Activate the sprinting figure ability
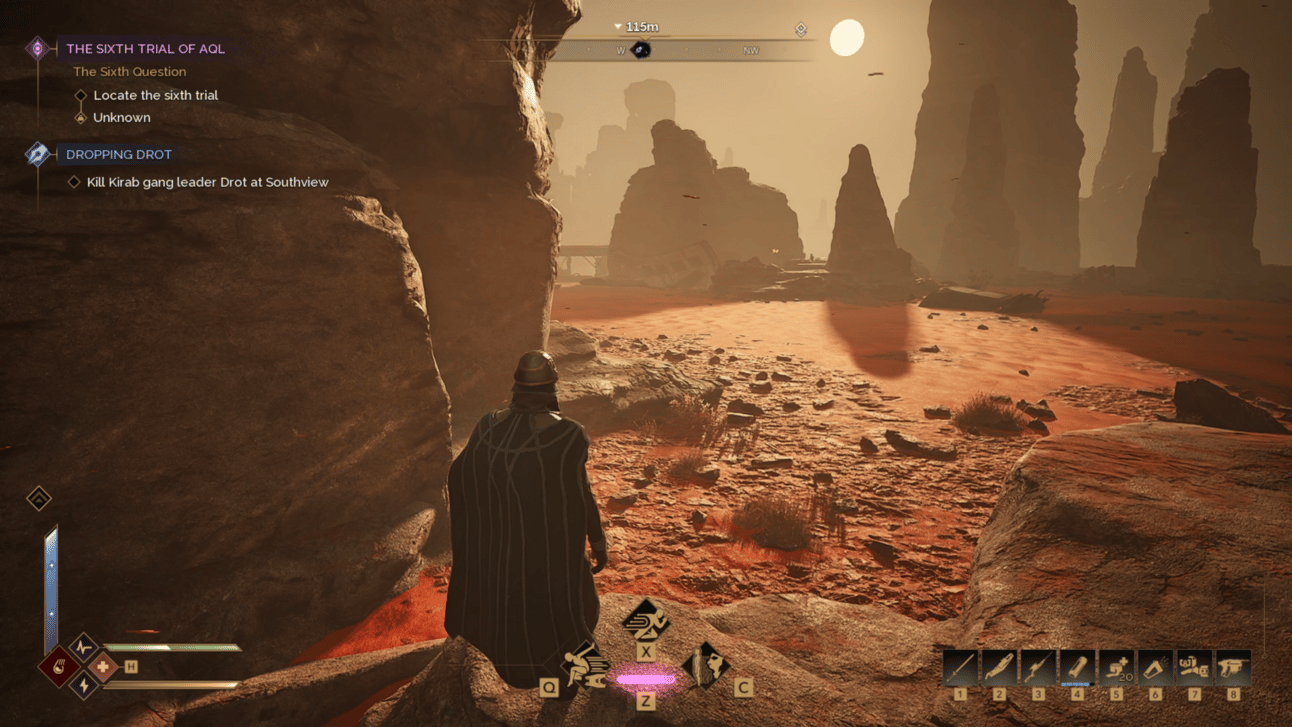 (x=646, y=620)
